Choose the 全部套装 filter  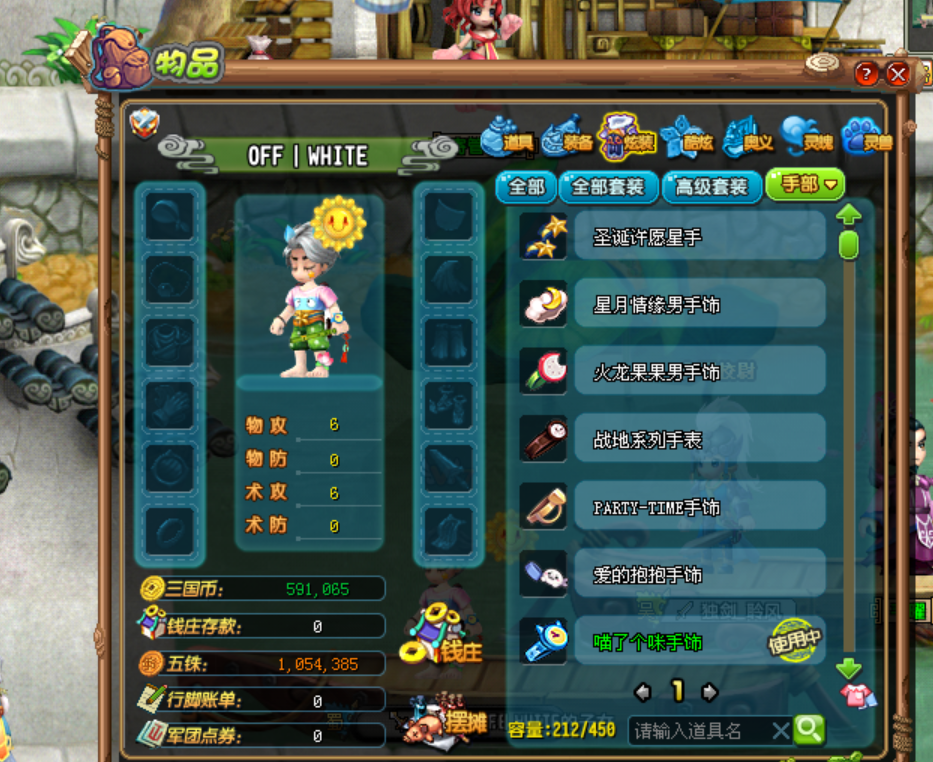(x=608, y=186)
